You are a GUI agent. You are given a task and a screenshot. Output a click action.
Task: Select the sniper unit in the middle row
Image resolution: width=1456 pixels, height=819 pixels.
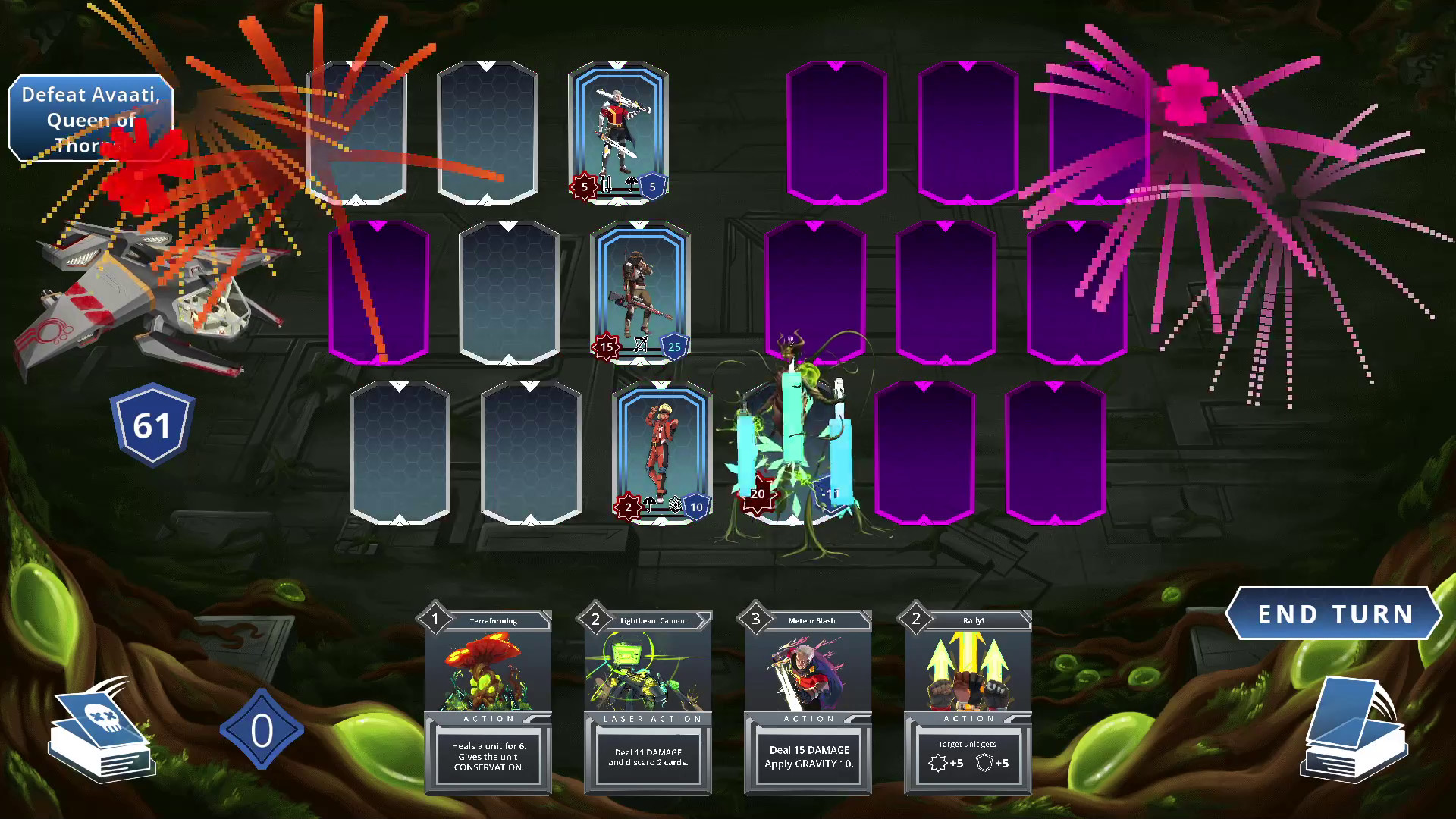pyautogui.click(x=639, y=288)
